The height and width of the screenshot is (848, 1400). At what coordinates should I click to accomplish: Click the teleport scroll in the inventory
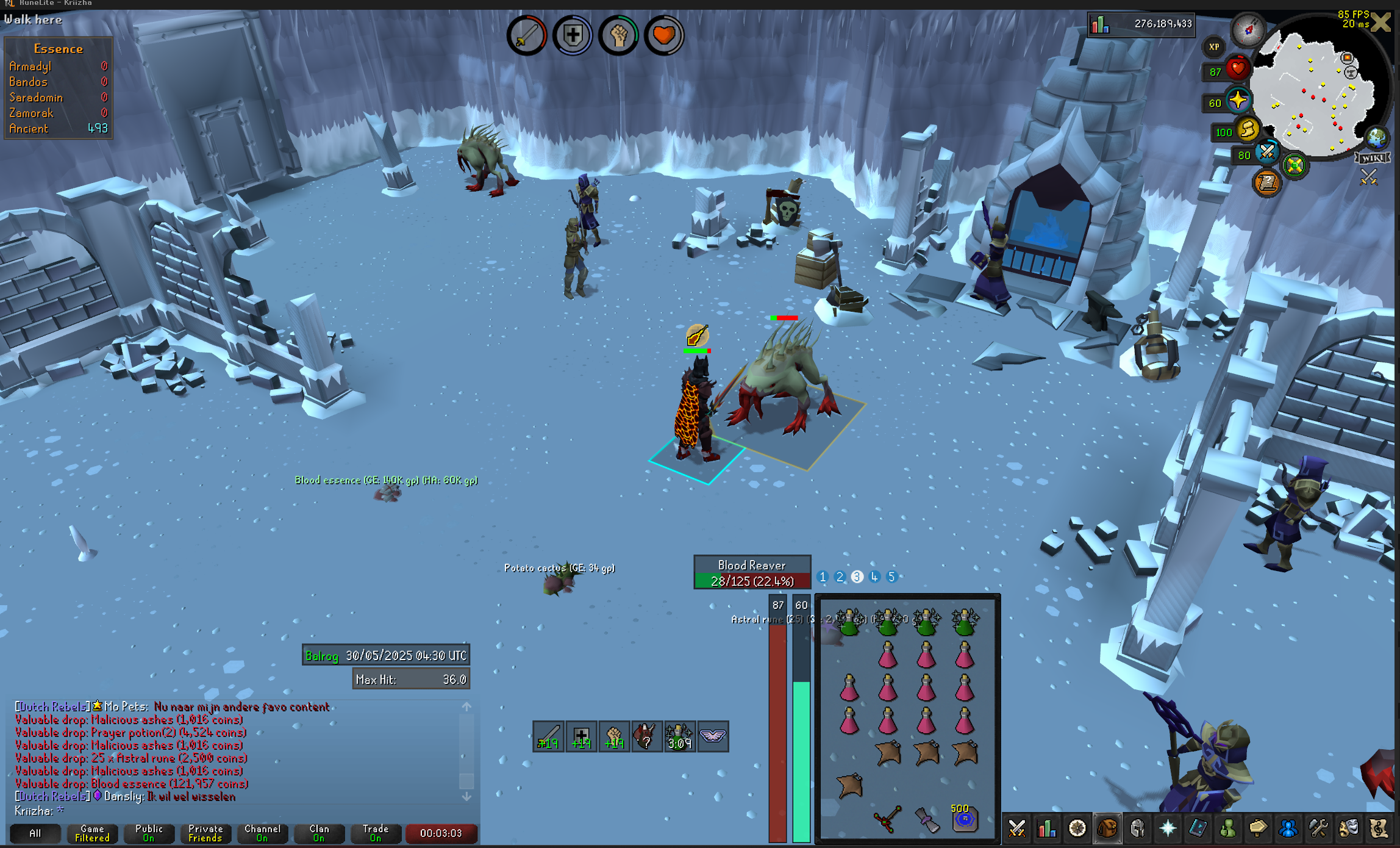click(x=926, y=819)
